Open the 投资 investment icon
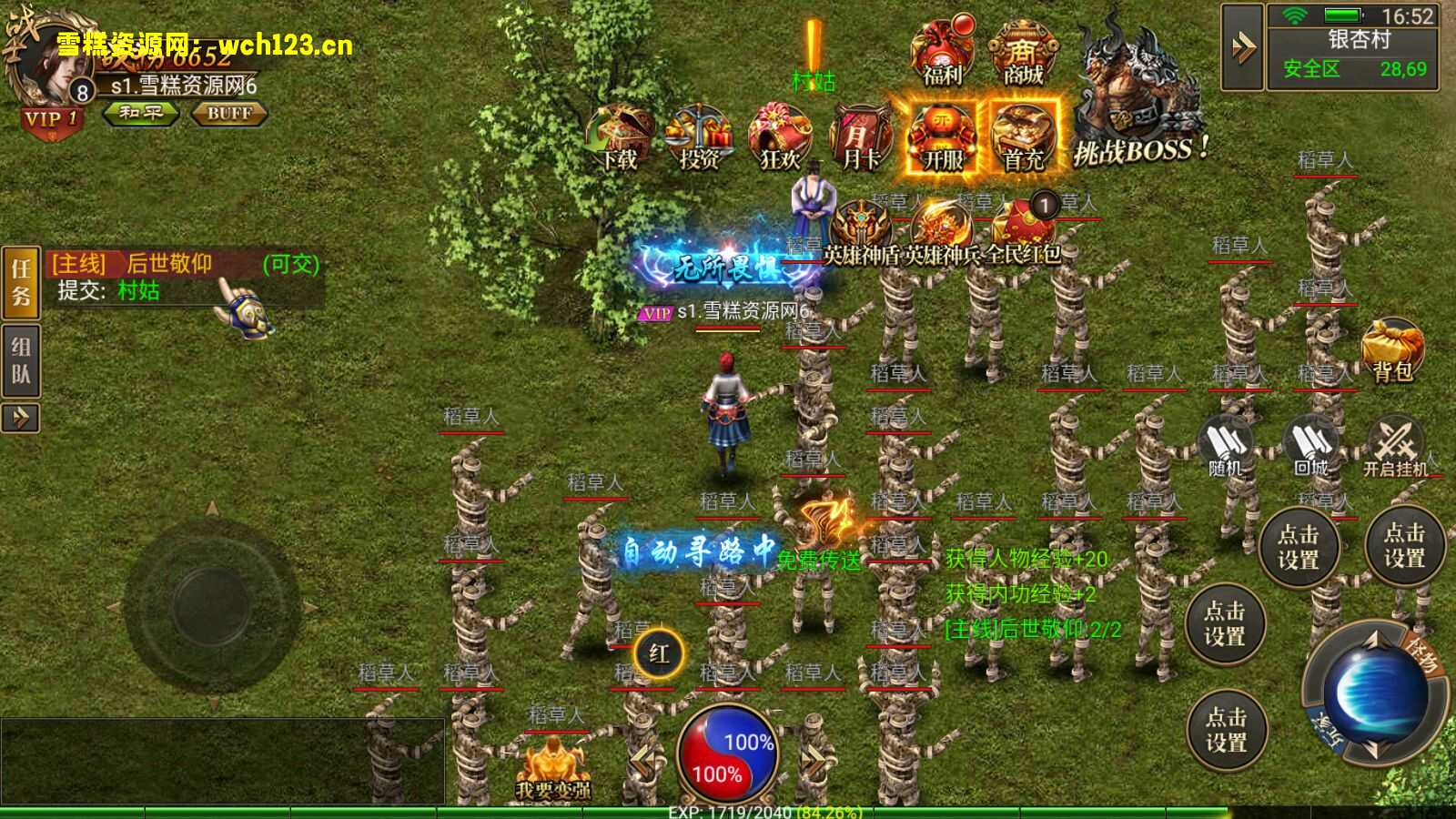The height and width of the screenshot is (819, 1456). click(699, 138)
